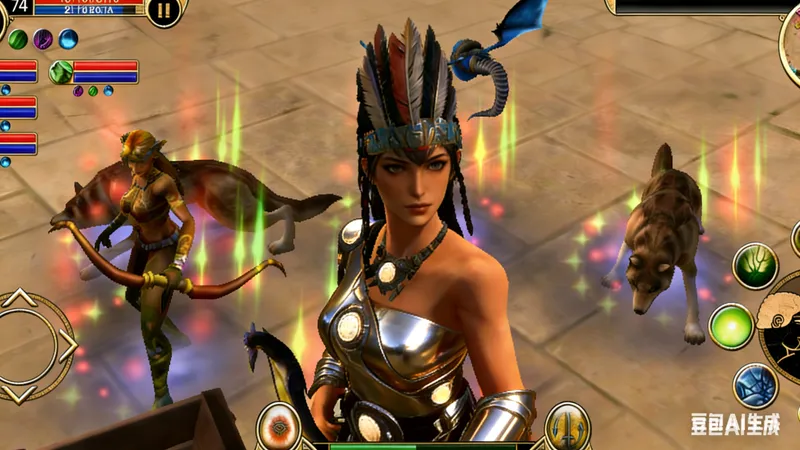This screenshot has width=800, height=450.
Task: Cast the blue cracked-web skill
Action: [x=755, y=386]
